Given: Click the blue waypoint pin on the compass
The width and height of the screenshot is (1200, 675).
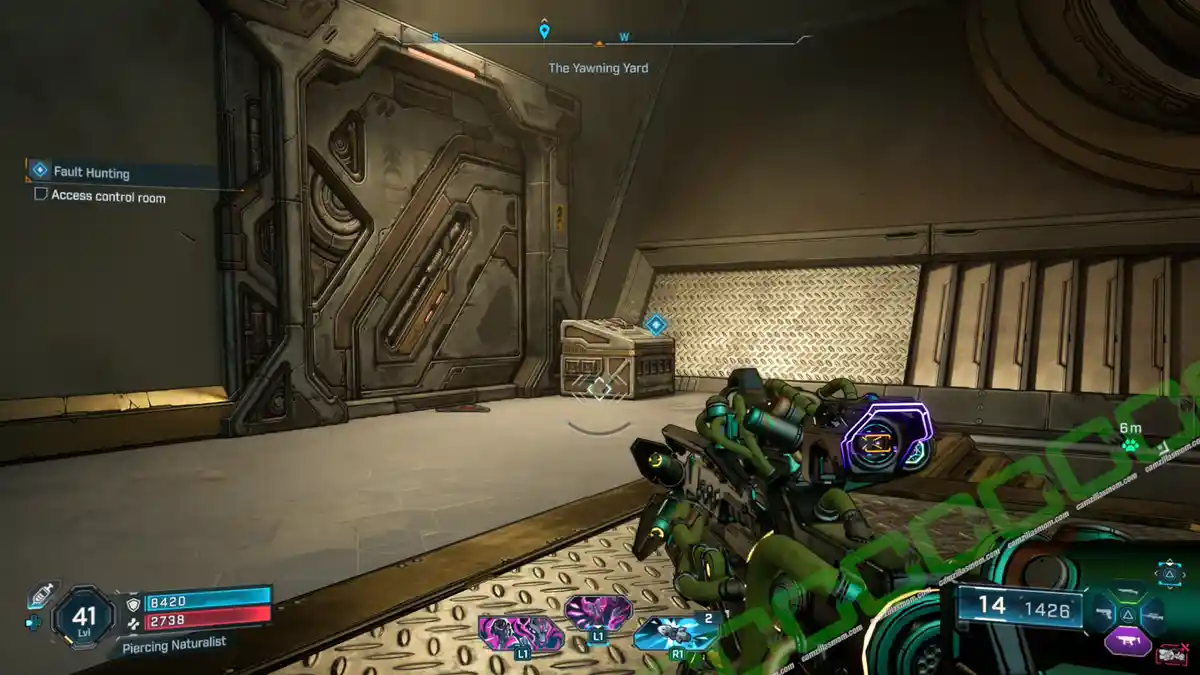Looking at the screenshot, I should 544,30.
